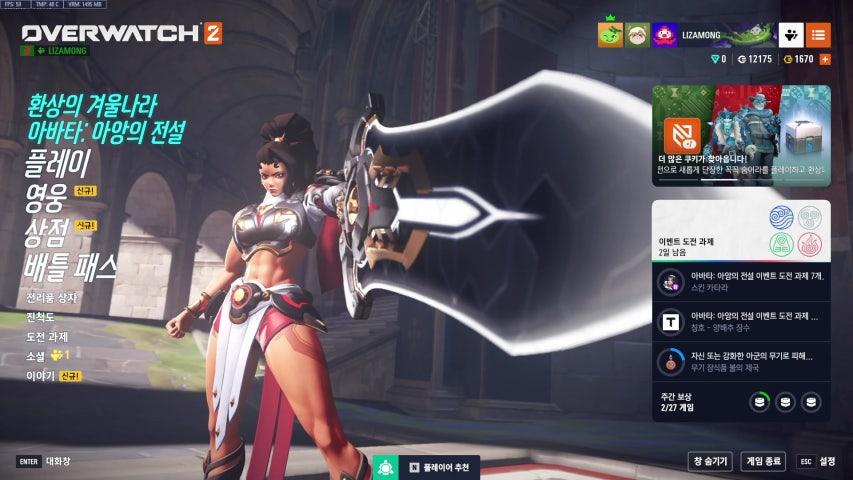The height and width of the screenshot is (480, 853).
Task: Click the orange list menu button
Action: click(x=818, y=35)
